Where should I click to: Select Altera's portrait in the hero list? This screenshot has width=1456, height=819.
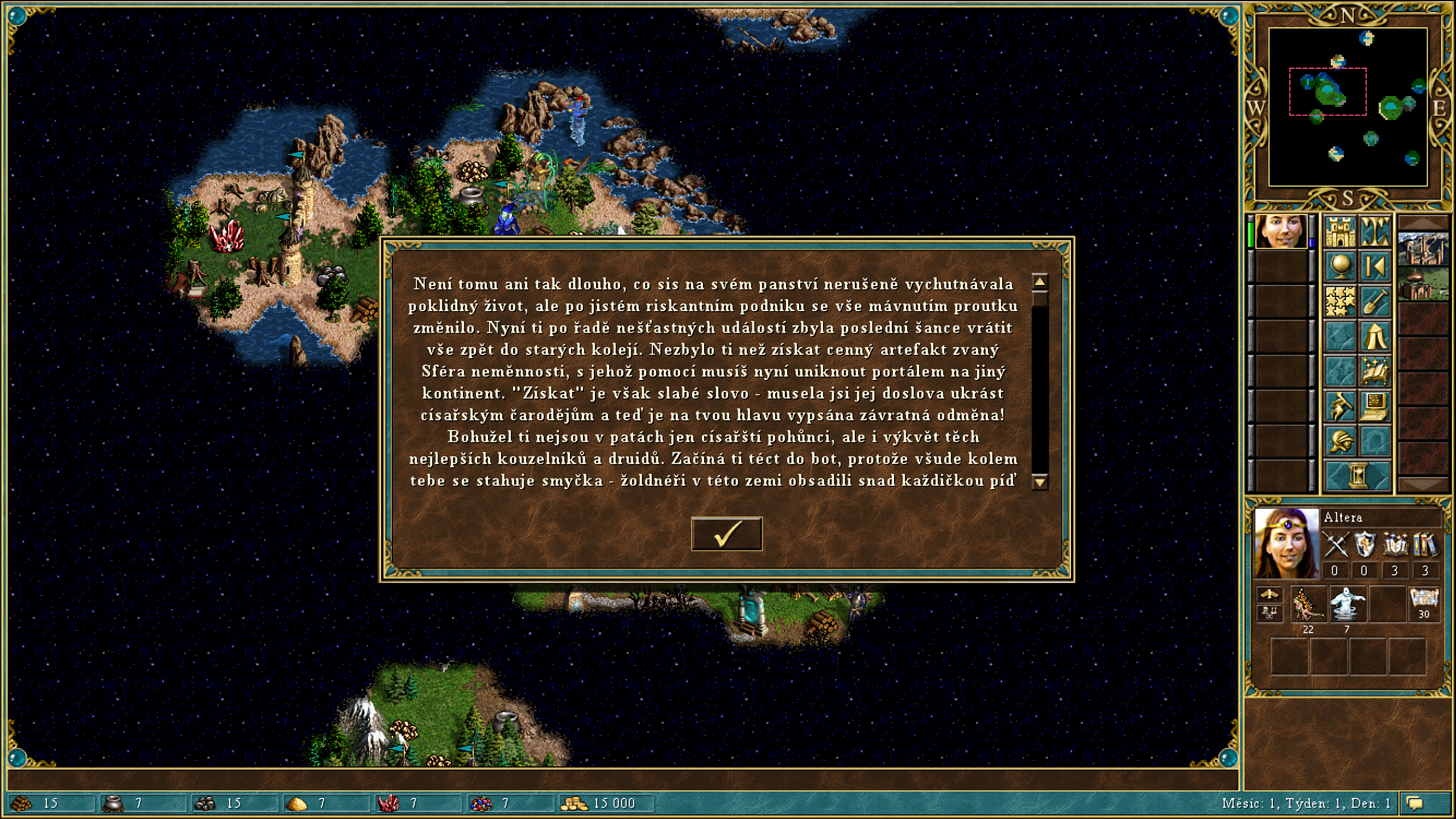1280,231
